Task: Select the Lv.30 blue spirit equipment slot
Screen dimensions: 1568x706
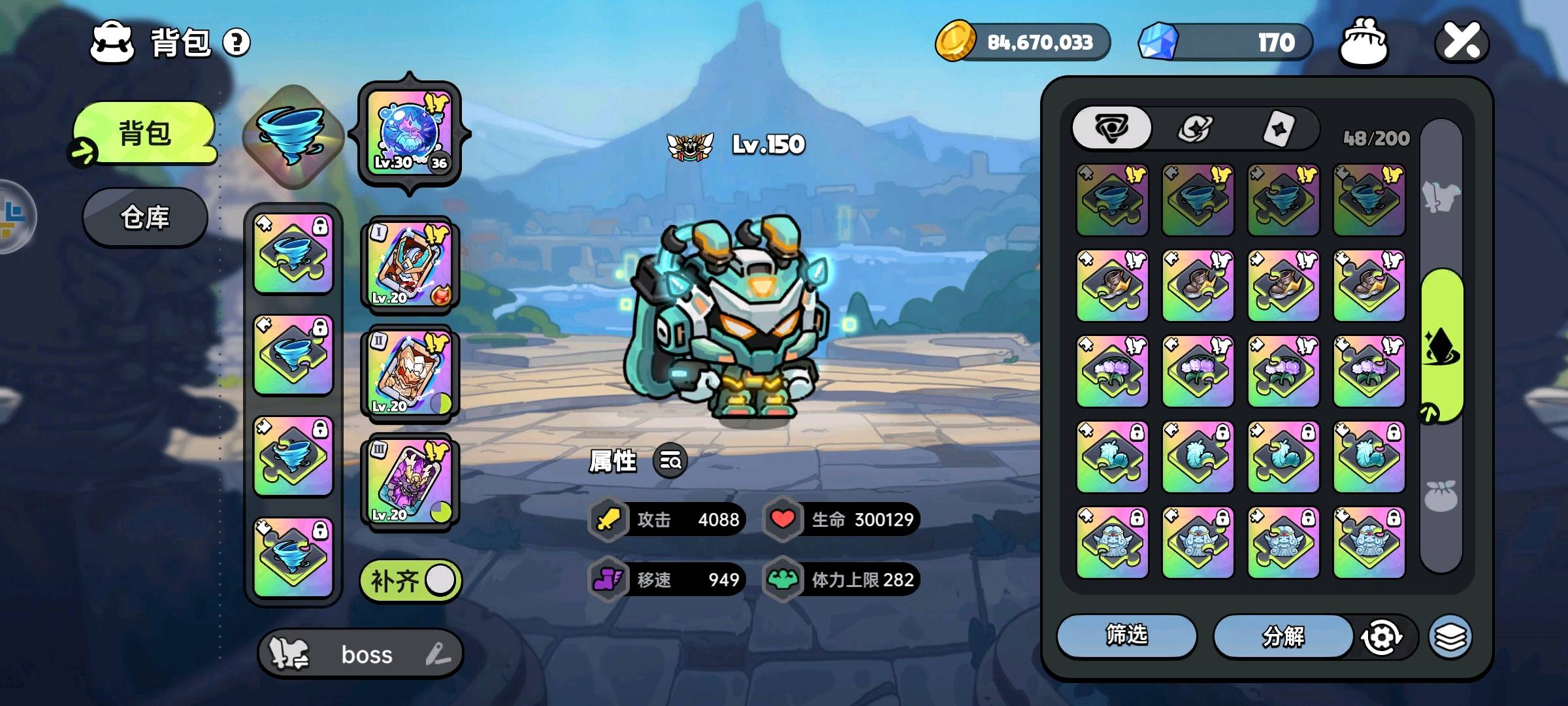Action: (x=410, y=133)
